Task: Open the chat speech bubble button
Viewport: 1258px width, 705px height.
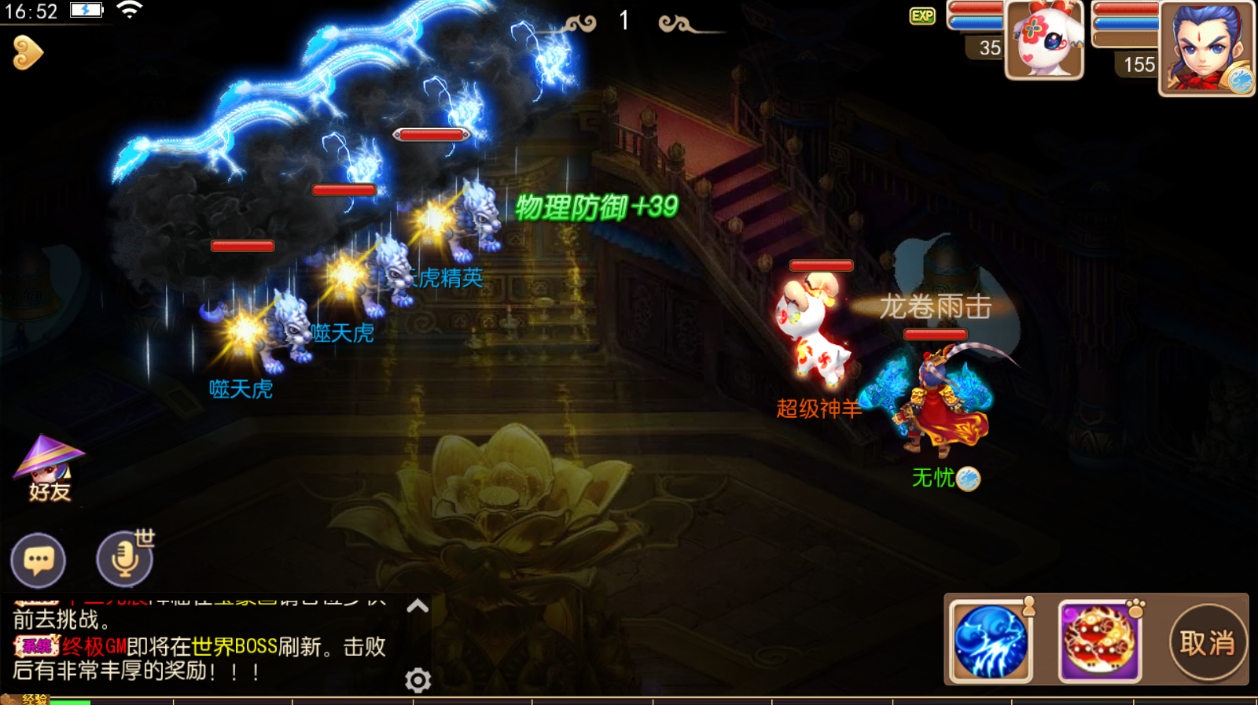Action: pos(38,560)
